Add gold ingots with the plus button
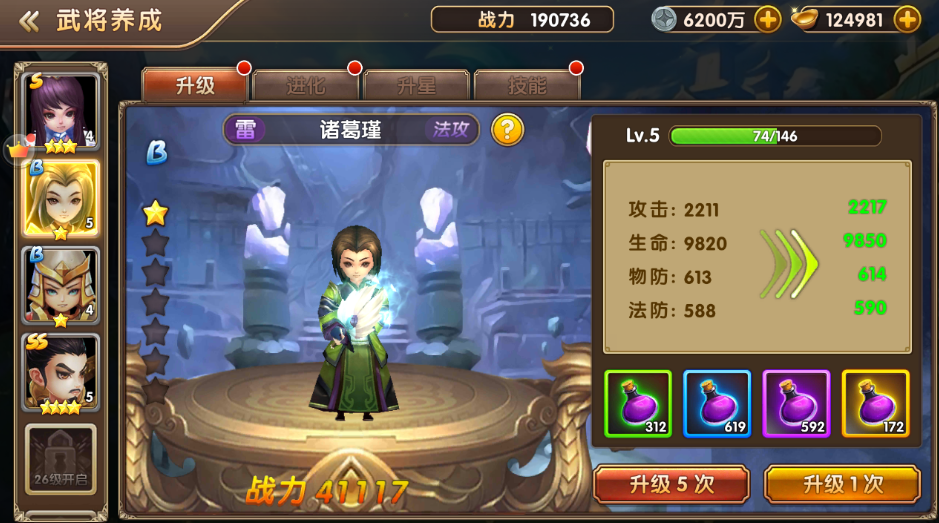 coord(907,19)
